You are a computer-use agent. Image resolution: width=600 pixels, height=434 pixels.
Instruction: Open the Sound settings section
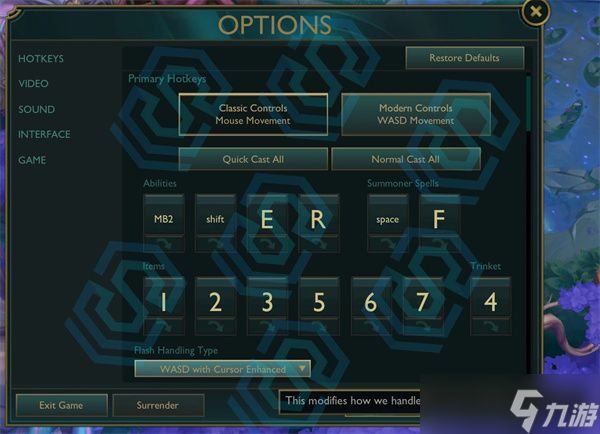(36, 109)
